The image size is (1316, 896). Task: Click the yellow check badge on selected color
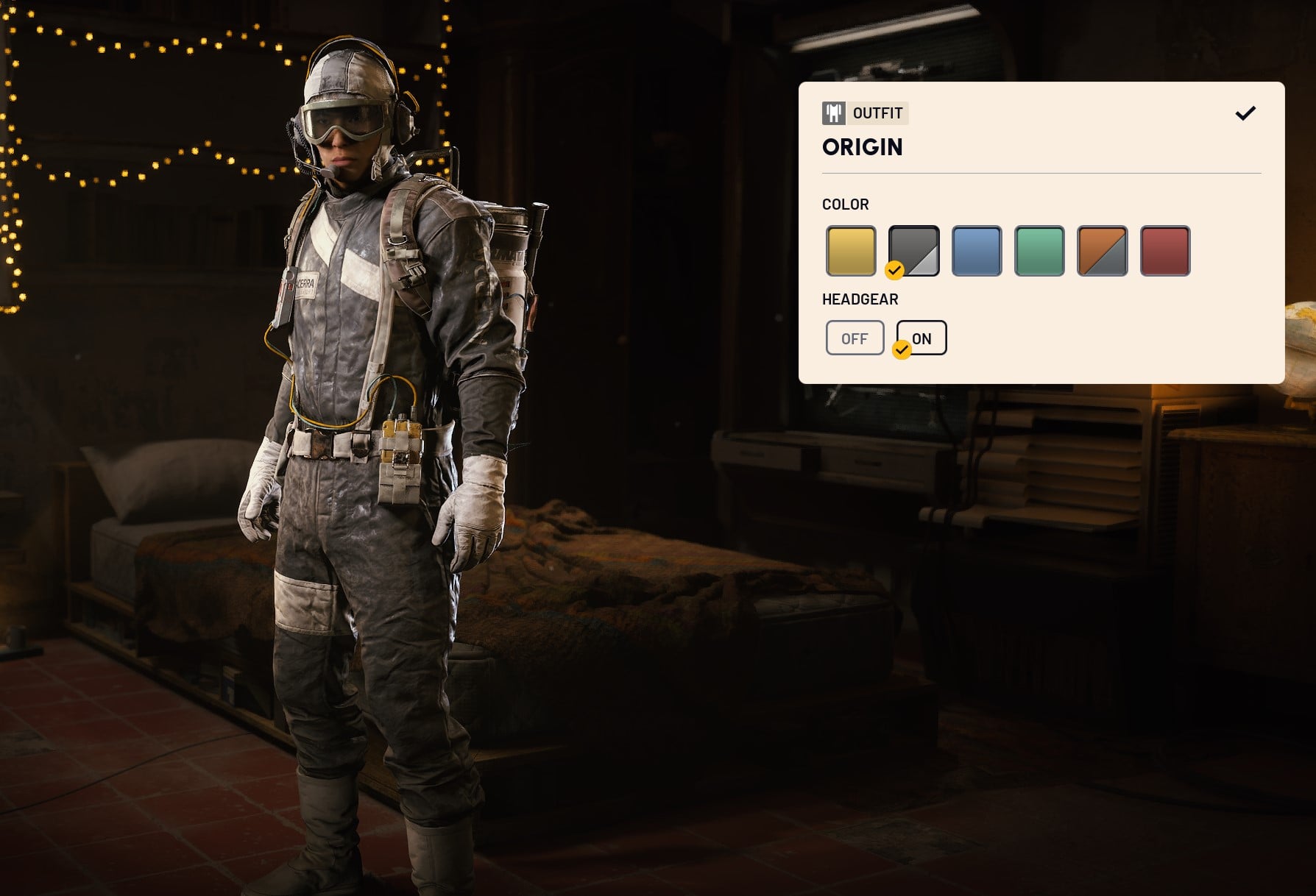pos(895,271)
